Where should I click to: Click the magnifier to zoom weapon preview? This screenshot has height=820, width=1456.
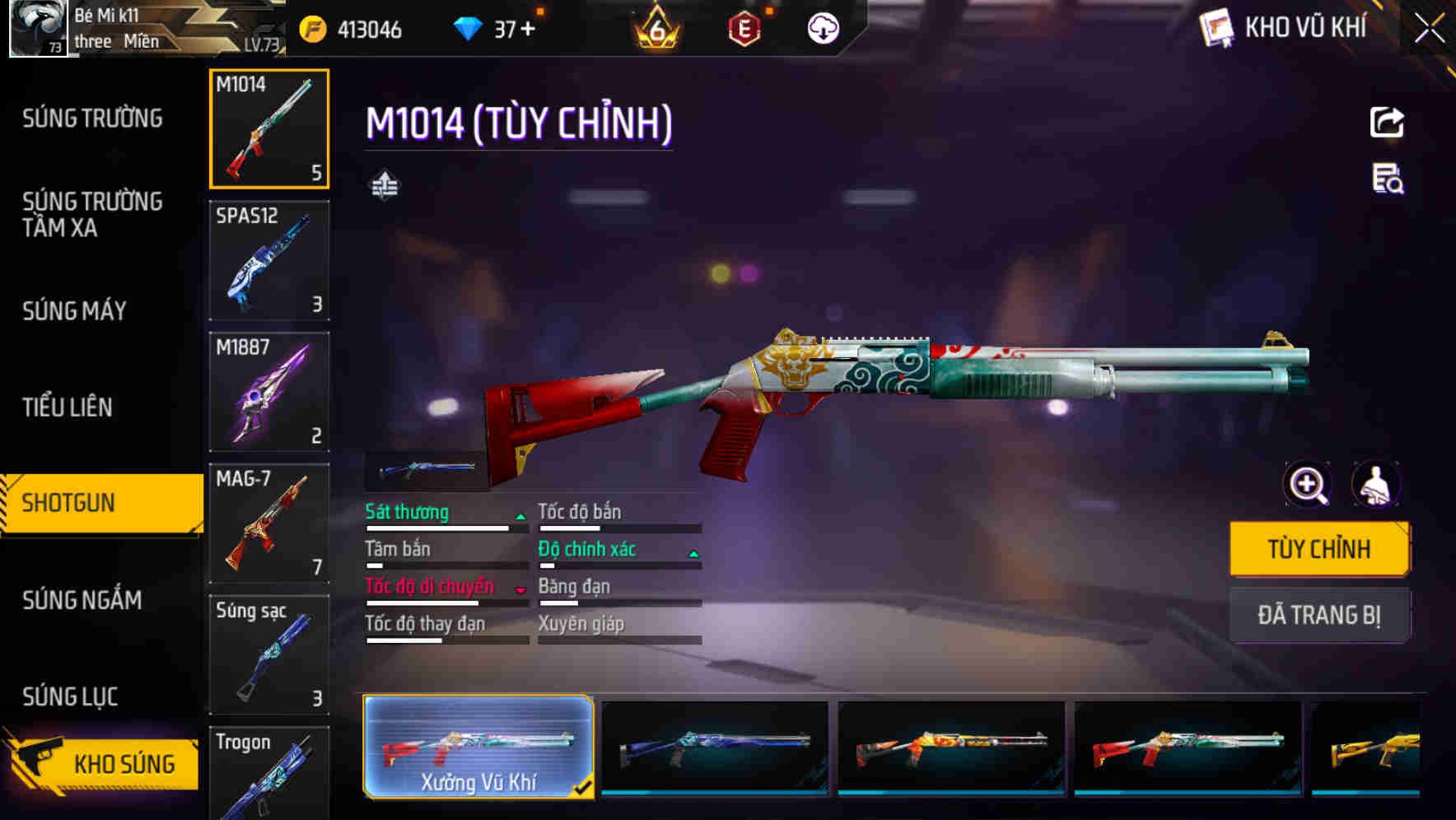pyautogui.click(x=1307, y=485)
